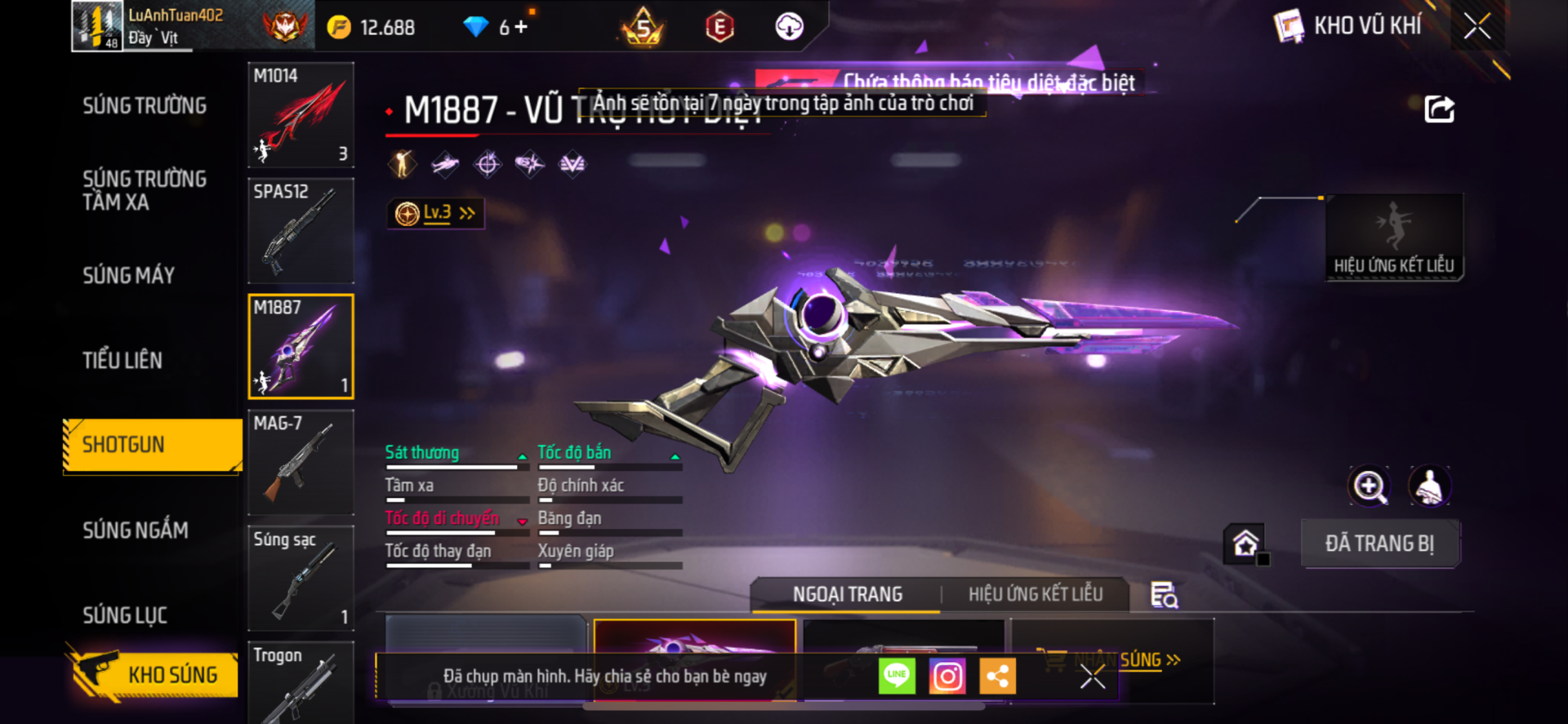Open the SÚNG MÁY category

[129, 276]
